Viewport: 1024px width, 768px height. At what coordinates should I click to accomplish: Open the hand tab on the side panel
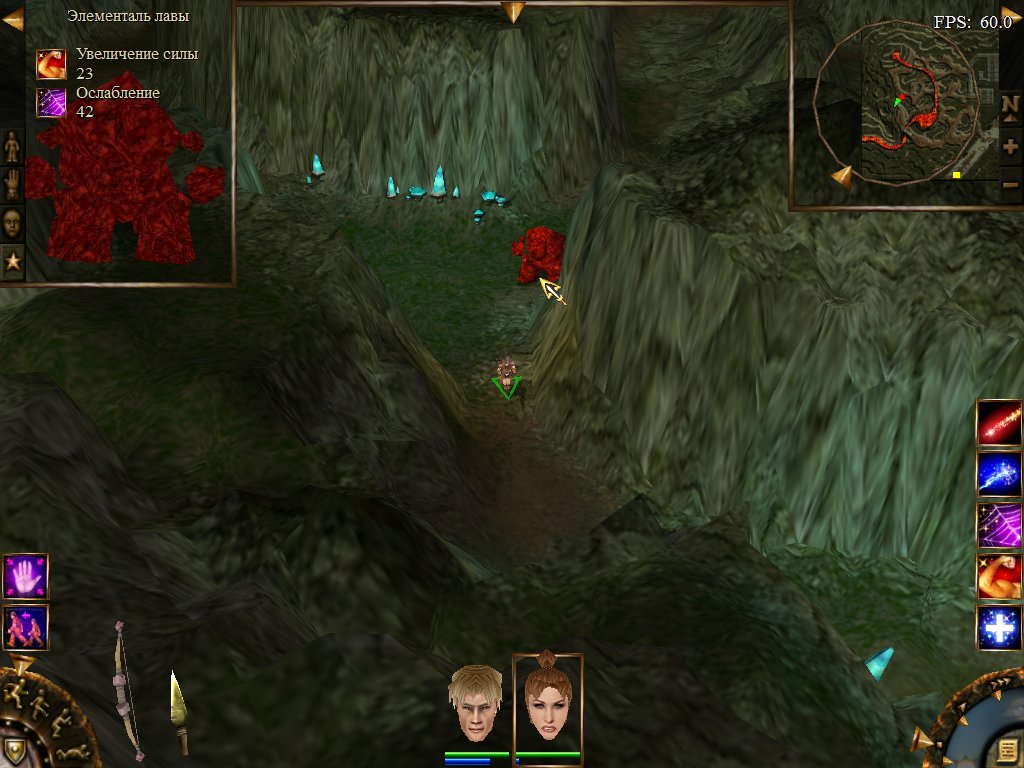(12, 185)
